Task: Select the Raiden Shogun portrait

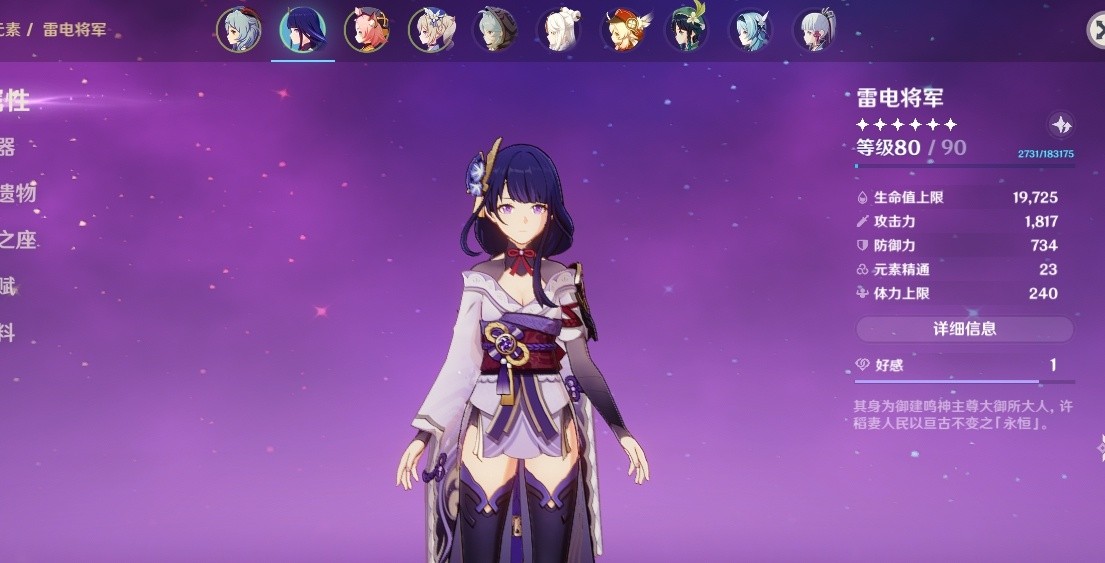Action: pos(302,30)
